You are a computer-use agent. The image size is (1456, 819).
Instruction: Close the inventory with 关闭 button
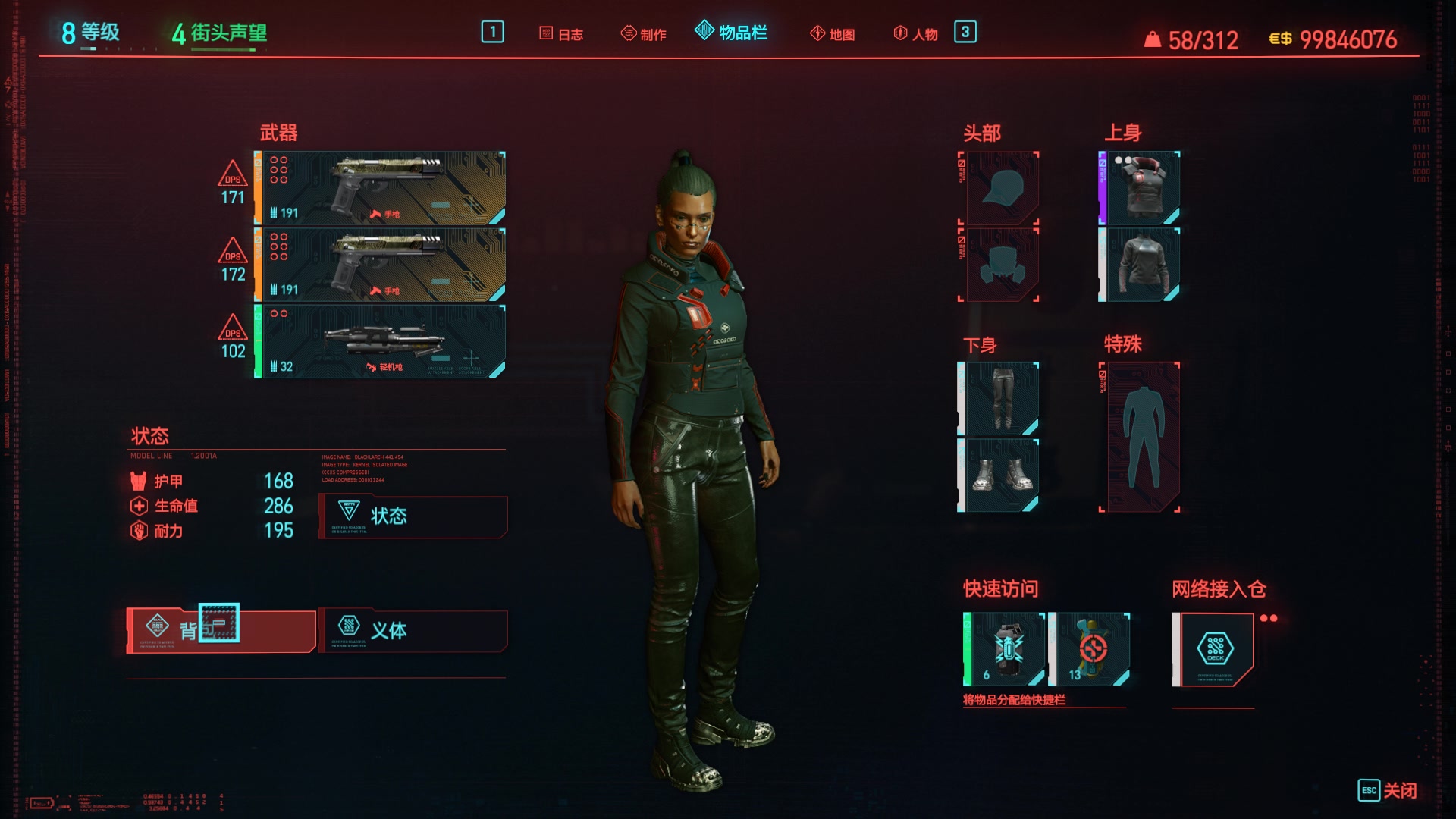(1388, 790)
